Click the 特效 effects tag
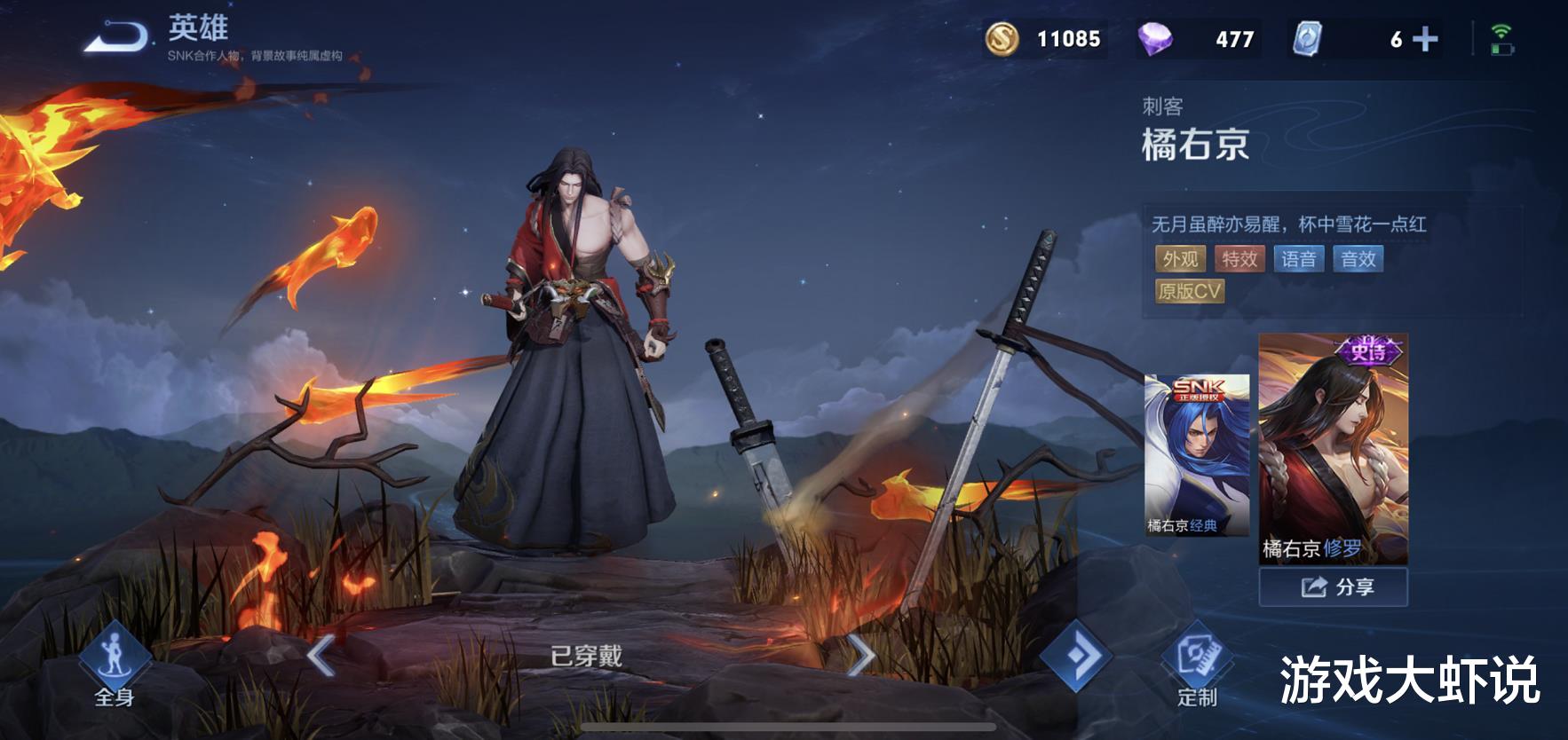 1239,259
